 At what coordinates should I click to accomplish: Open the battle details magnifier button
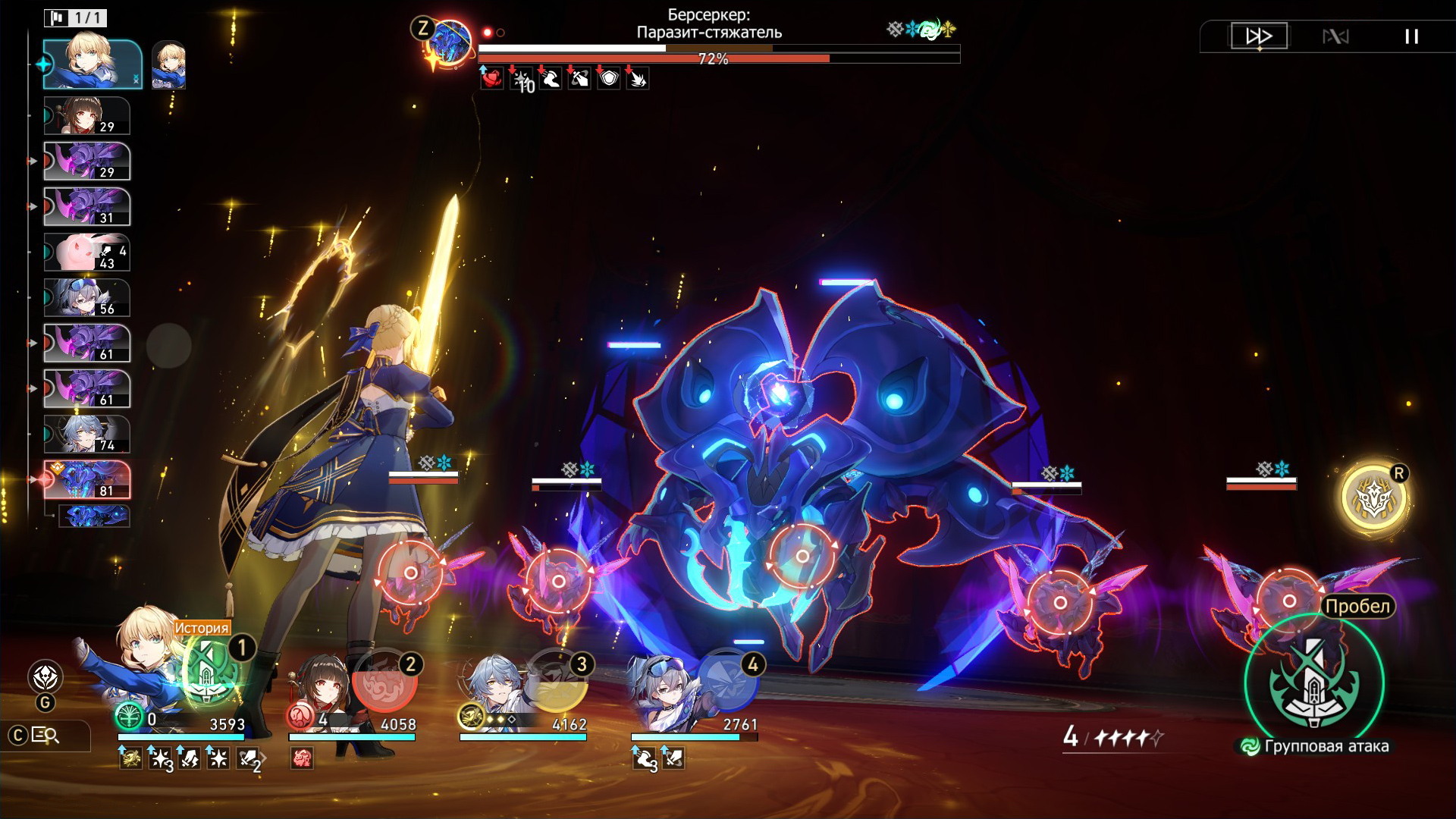[45, 735]
